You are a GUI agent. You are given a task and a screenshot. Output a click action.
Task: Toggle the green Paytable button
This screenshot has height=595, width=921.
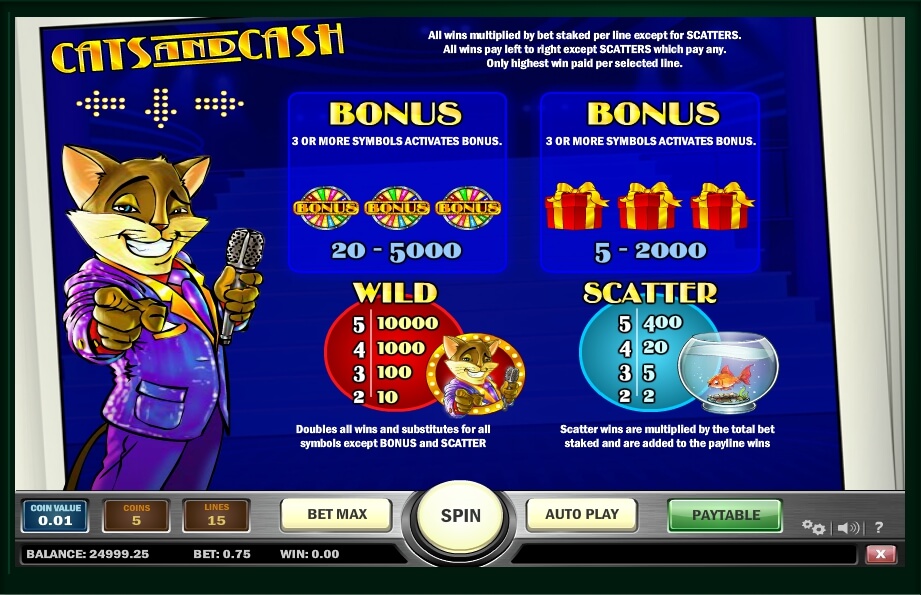click(727, 515)
